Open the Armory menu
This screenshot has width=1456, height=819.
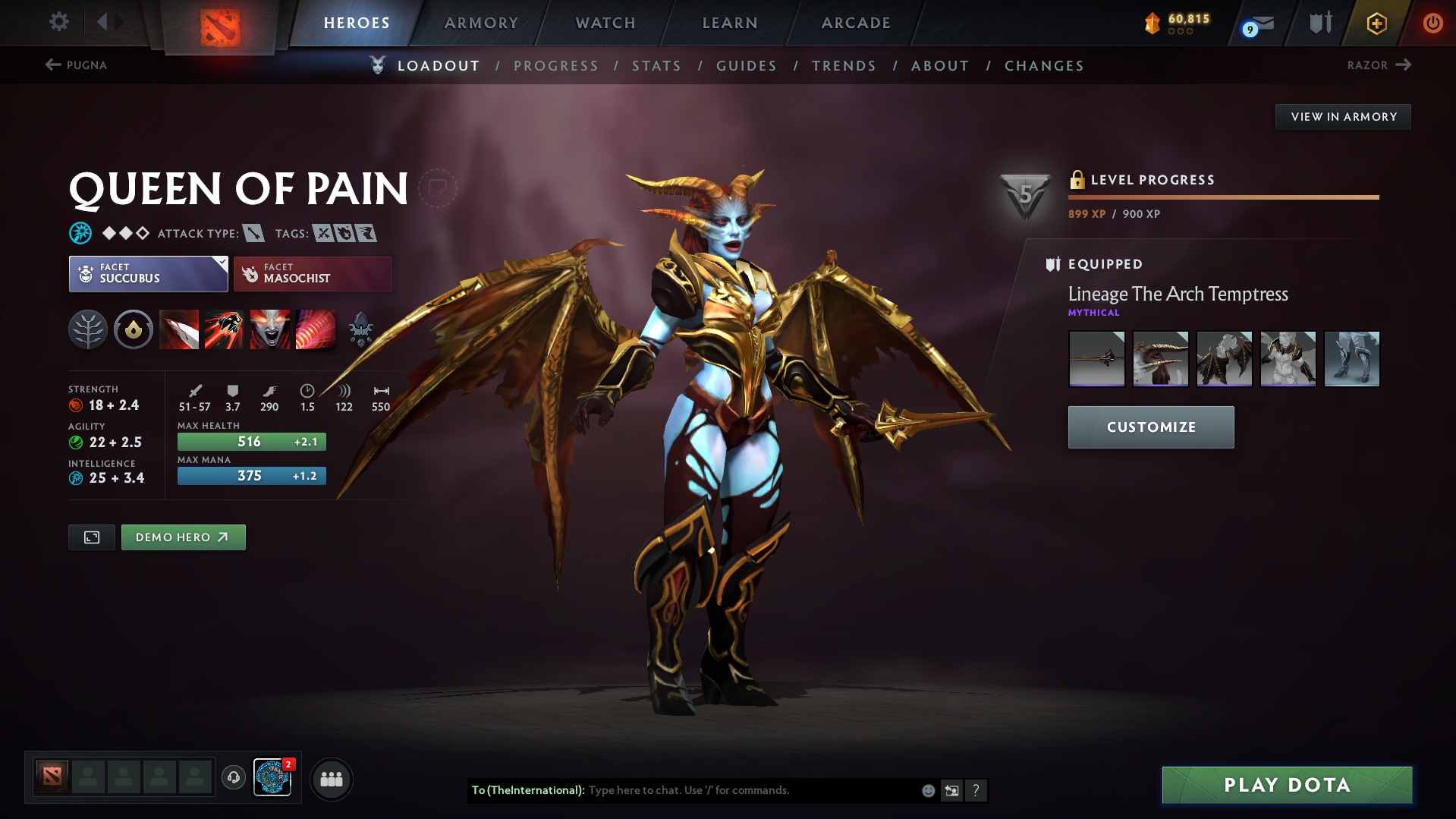point(481,23)
